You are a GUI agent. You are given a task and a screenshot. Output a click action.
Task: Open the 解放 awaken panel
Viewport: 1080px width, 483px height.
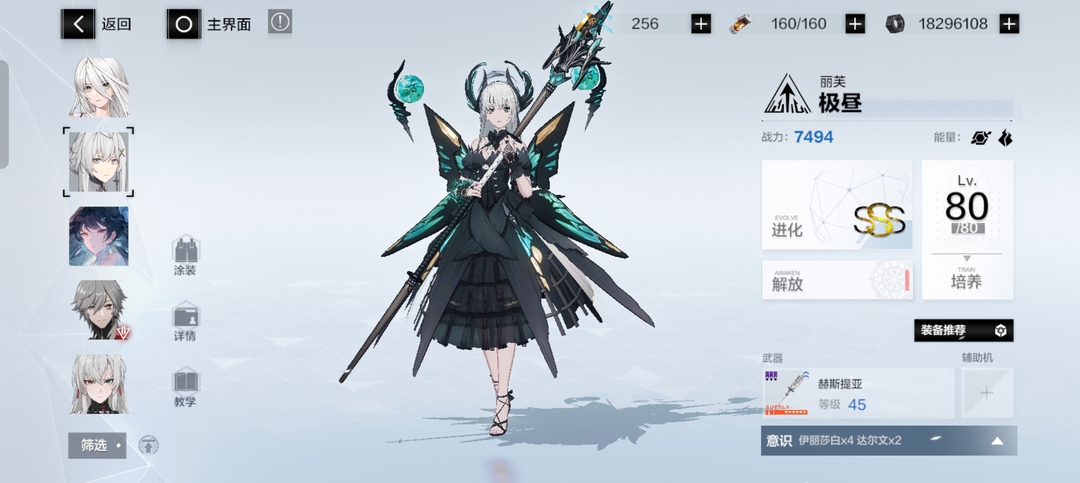836,281
